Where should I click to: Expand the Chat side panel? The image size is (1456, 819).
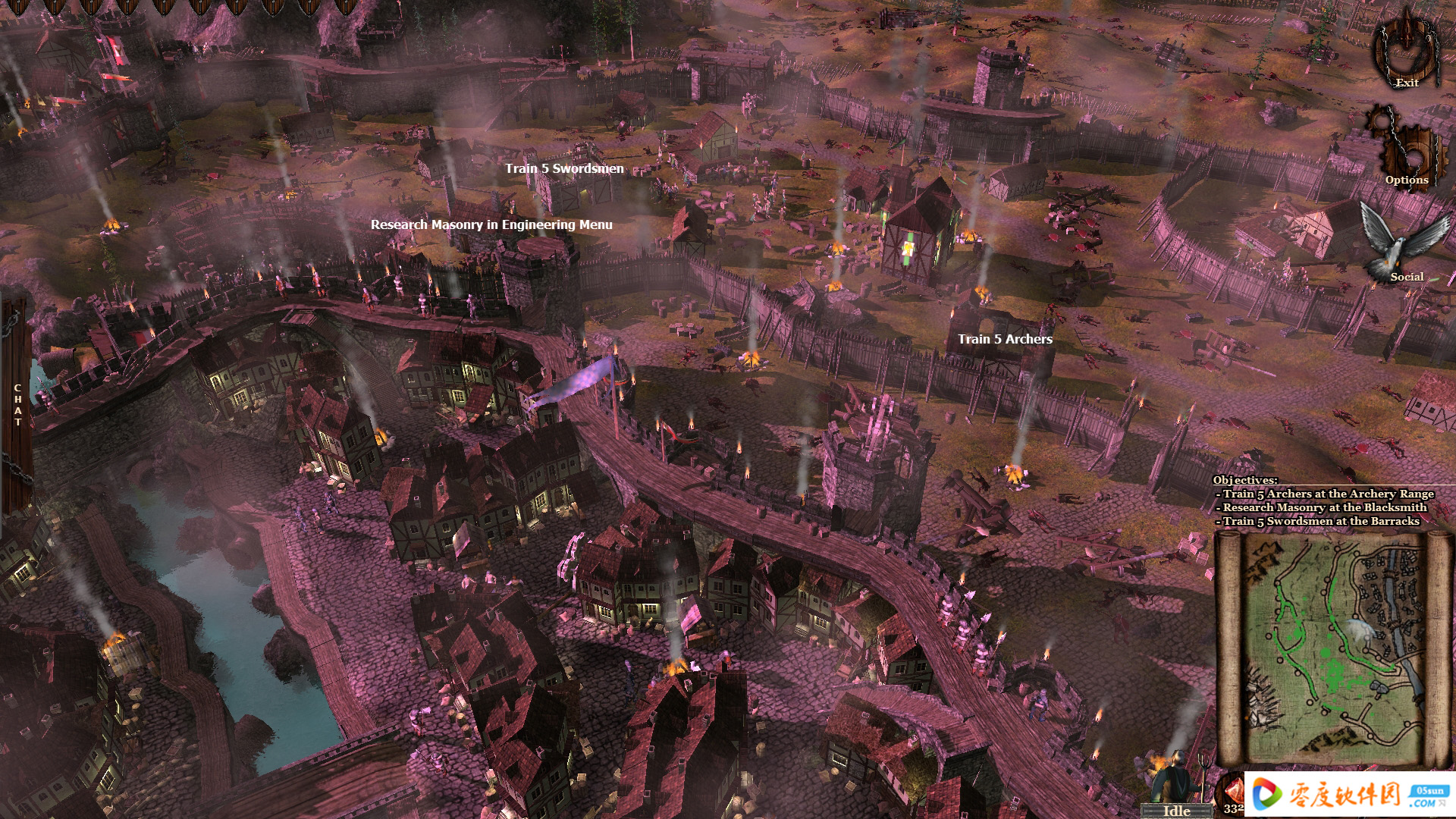tap(17, 404)
